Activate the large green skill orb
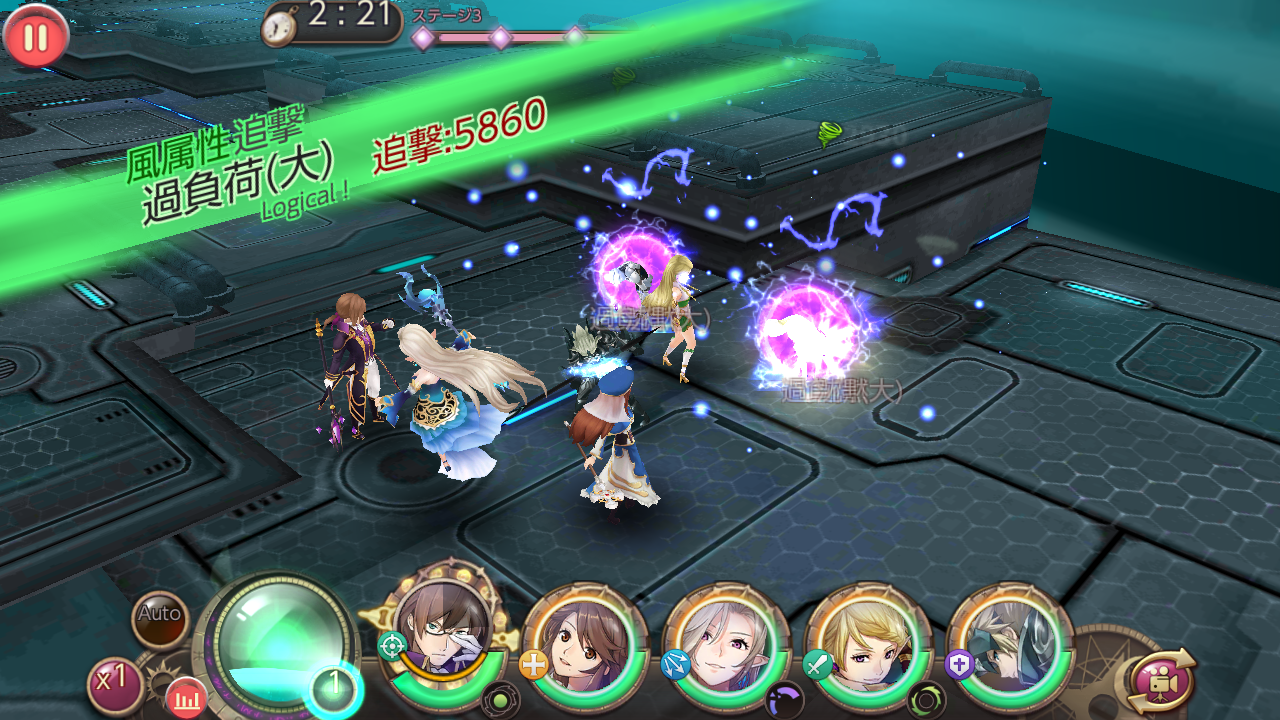Viewport: 1280px width, 720px height. tap(273, 640)
